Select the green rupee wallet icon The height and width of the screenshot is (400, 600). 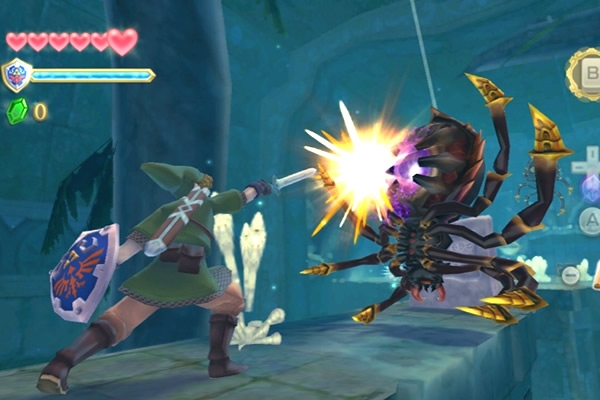point(17,111)
